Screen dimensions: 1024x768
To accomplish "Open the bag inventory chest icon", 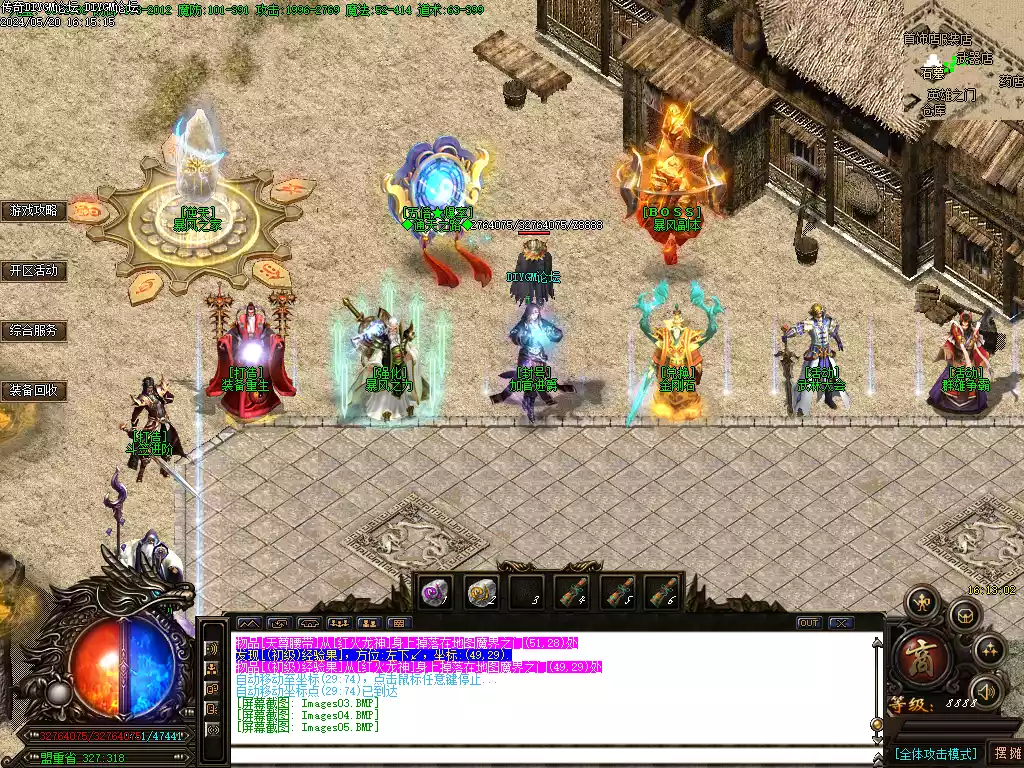I will [966, 616].
